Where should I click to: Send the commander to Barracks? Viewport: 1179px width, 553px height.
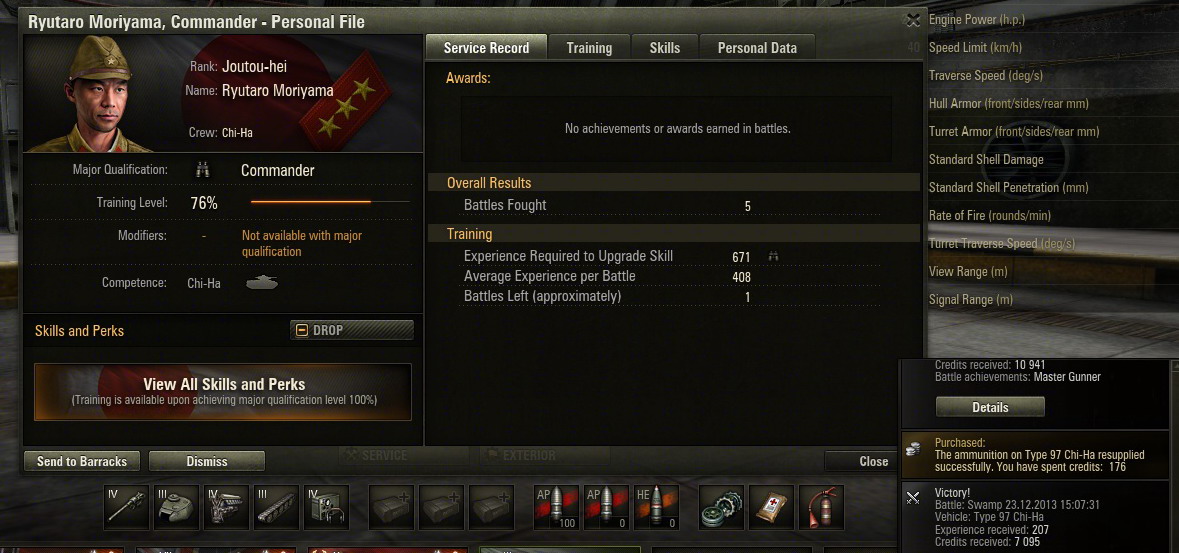[x=82, y=461]
